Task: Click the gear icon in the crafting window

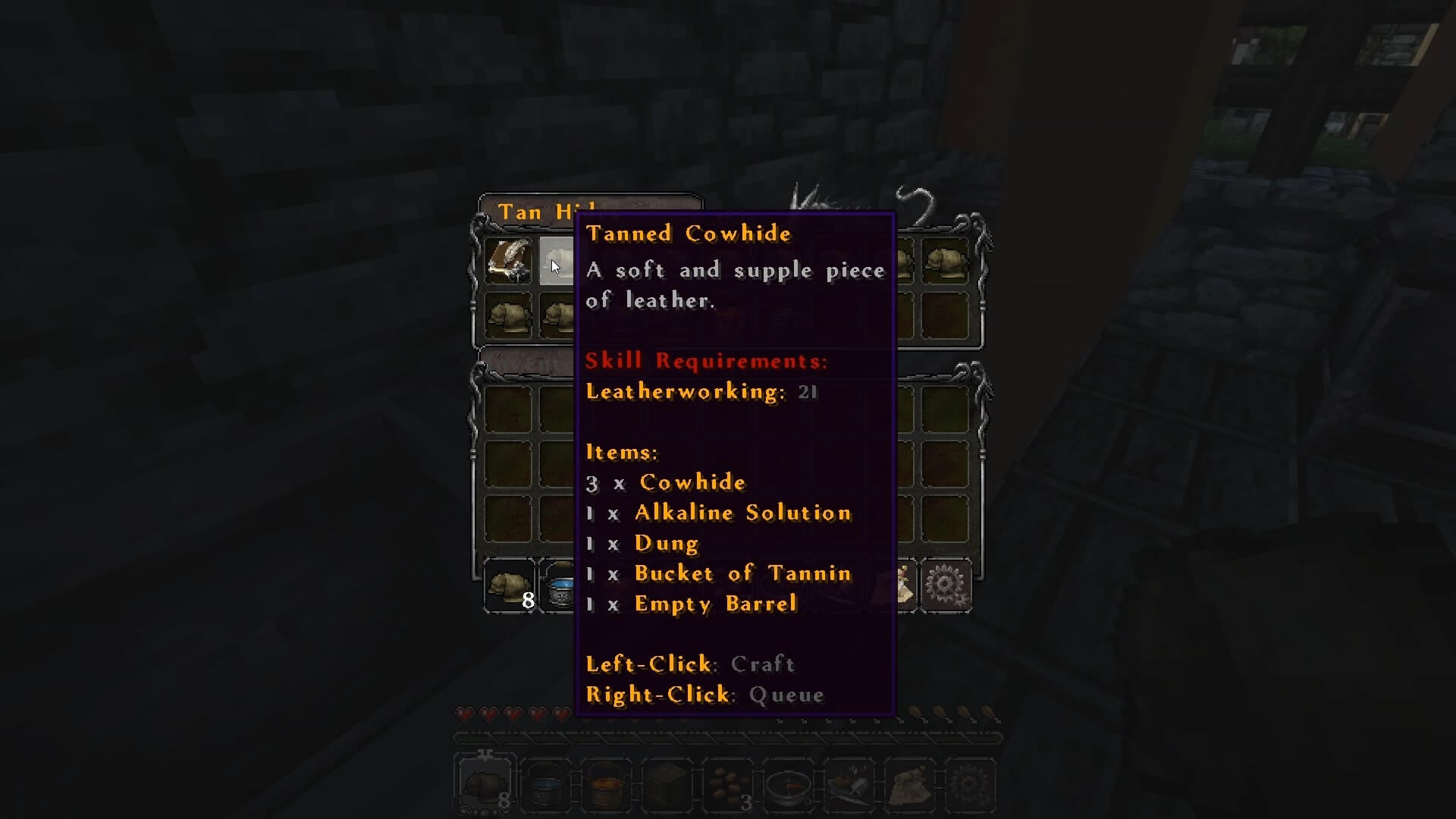Action: pos(945,585)
